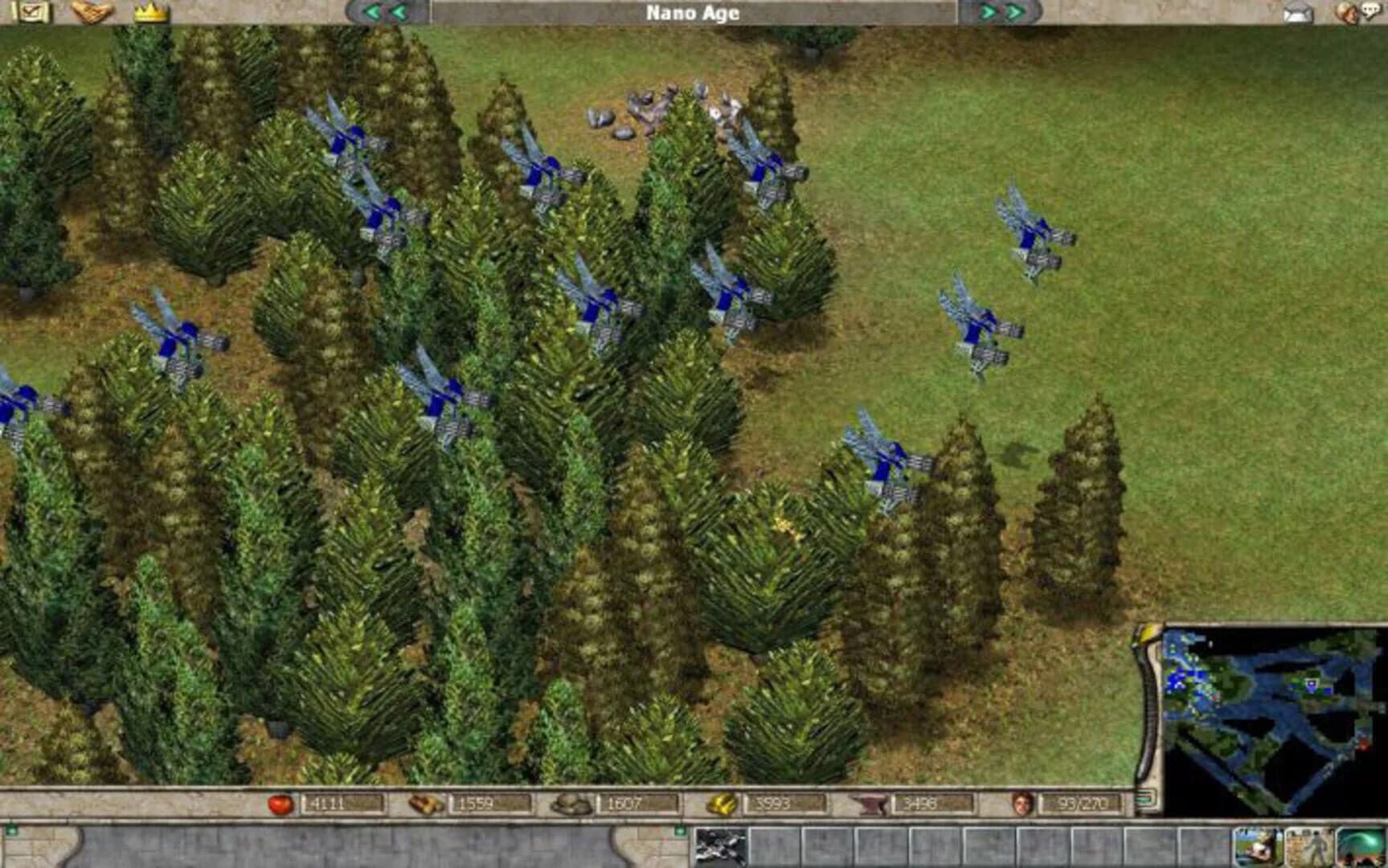The image size is (1388, 868).
Task: Select the fighter jet unit thumbnail below resources
Action: (x=719, y=848)
